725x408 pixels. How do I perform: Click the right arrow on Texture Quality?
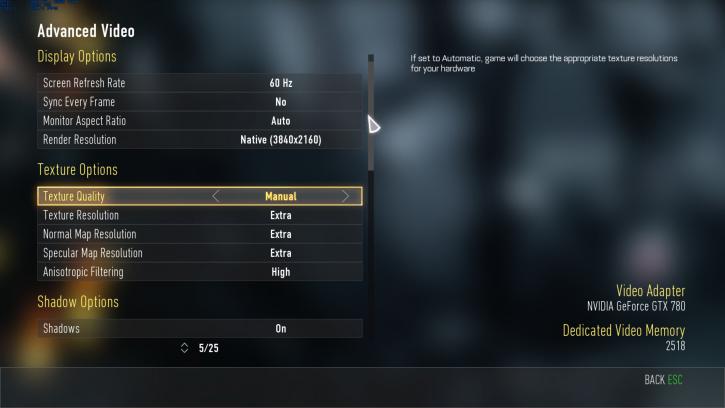[x=346, y=197]
